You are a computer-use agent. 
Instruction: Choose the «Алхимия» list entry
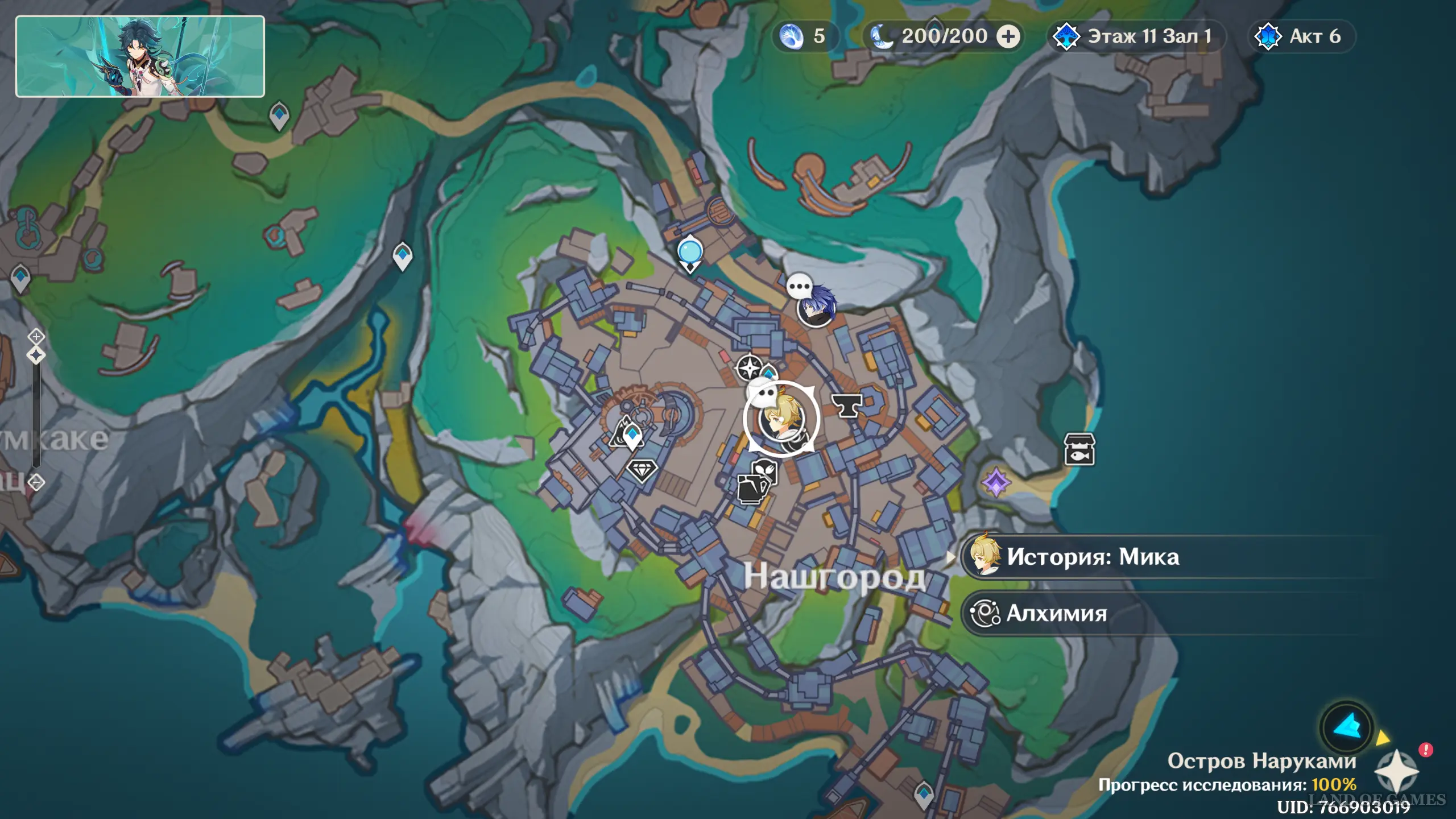point(1057,613)
